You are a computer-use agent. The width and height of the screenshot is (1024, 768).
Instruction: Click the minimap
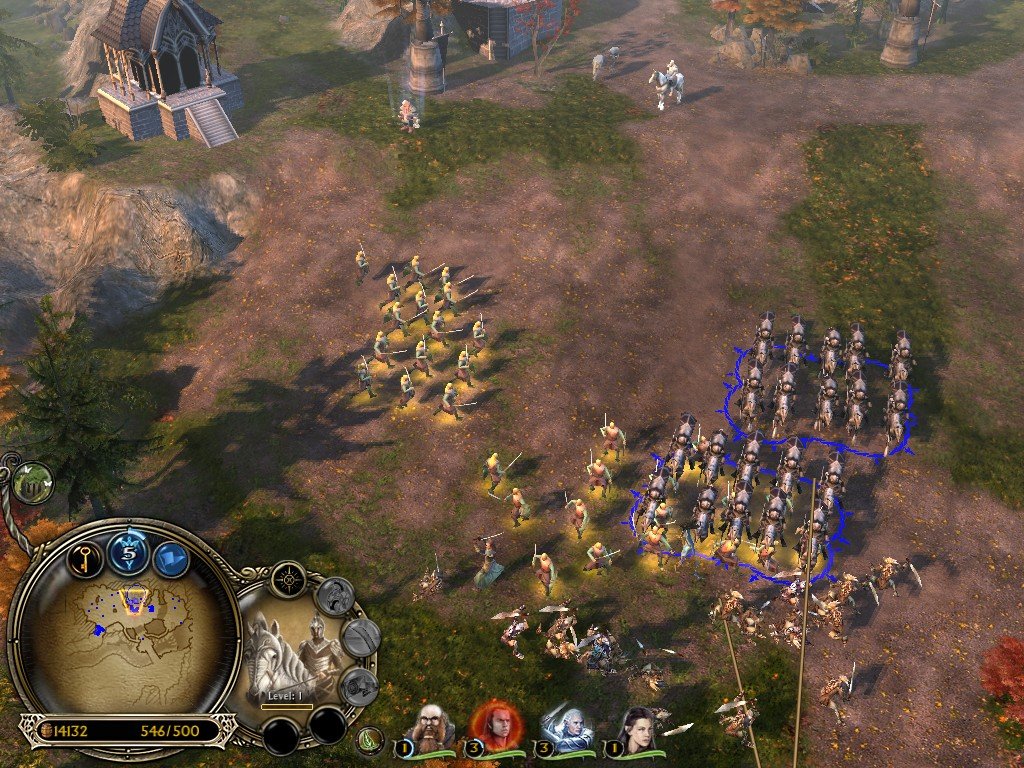point(125,640)
